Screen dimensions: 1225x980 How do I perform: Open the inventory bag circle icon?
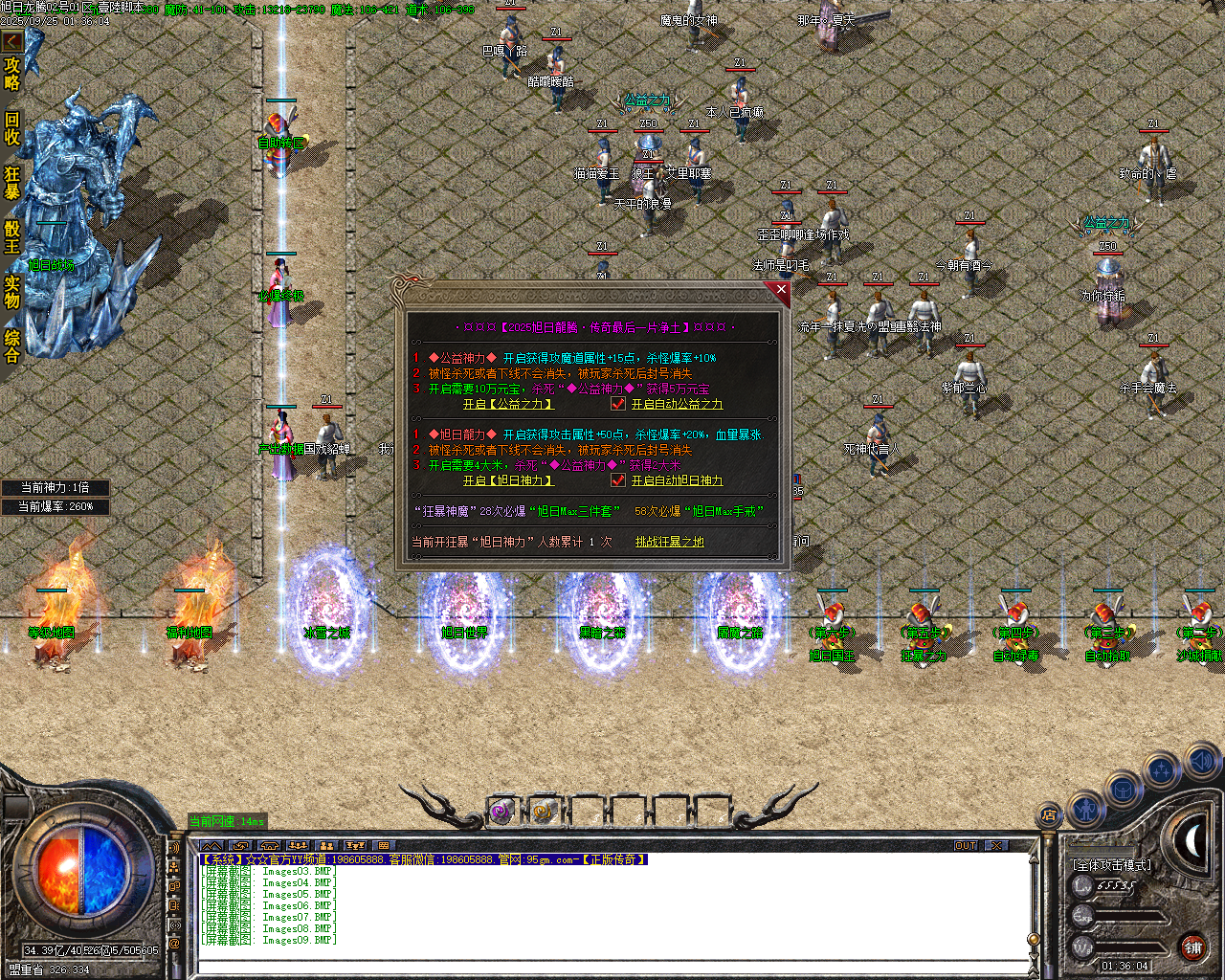point(1124,791)
